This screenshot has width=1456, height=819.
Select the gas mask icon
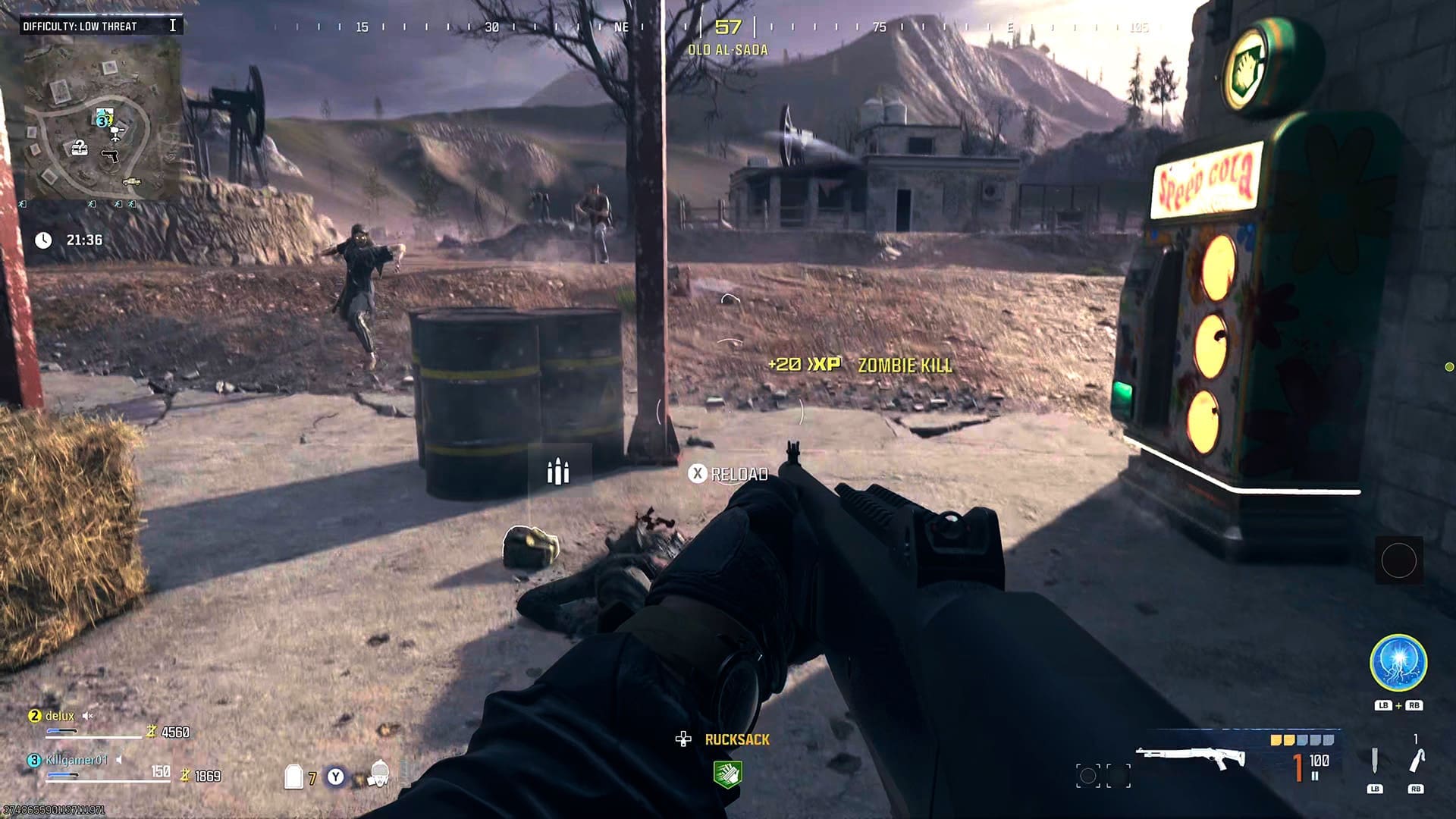pos(378,774)
